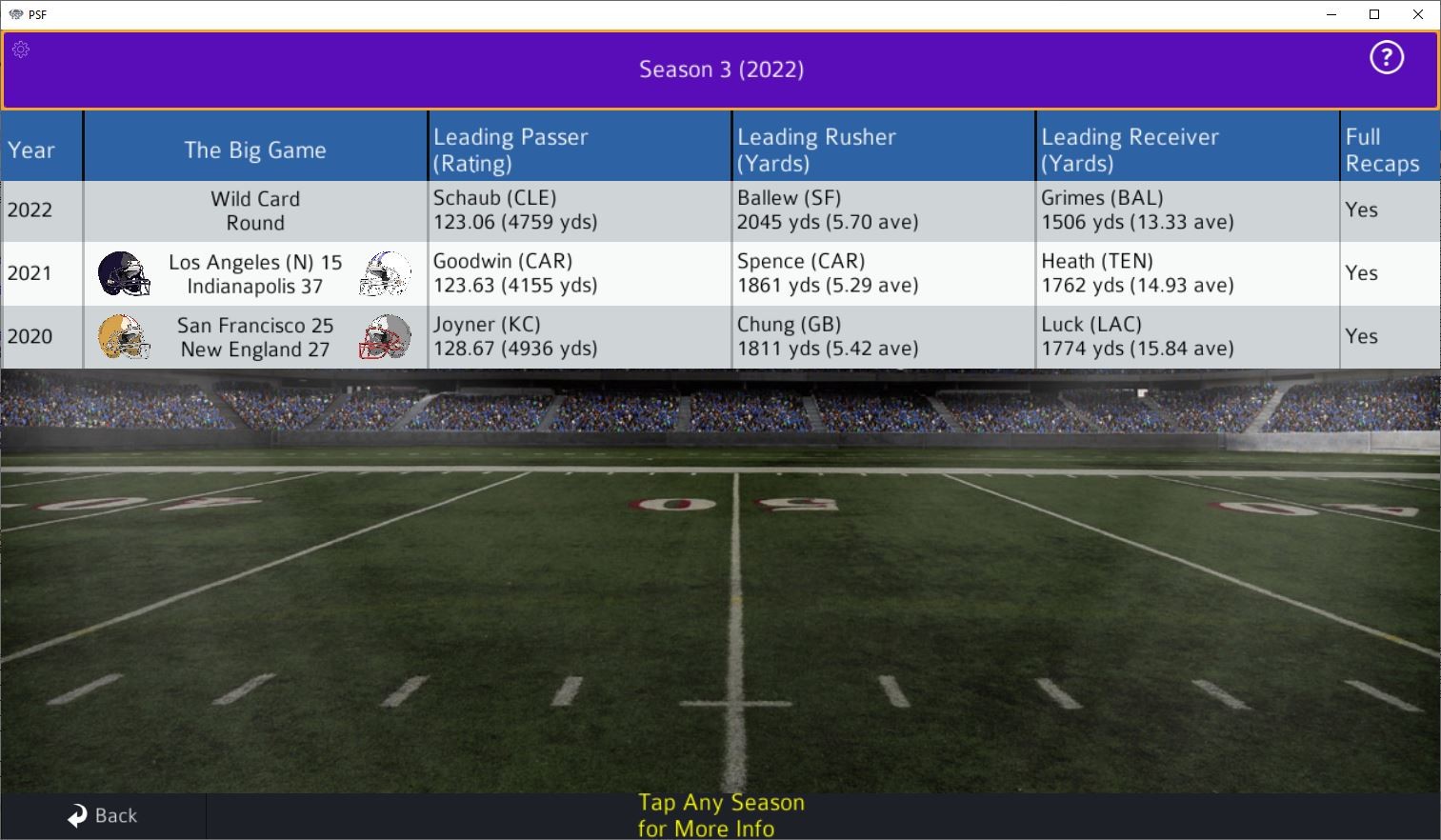Click the Indianapolis helmet icon

click(x=386, y=273)
